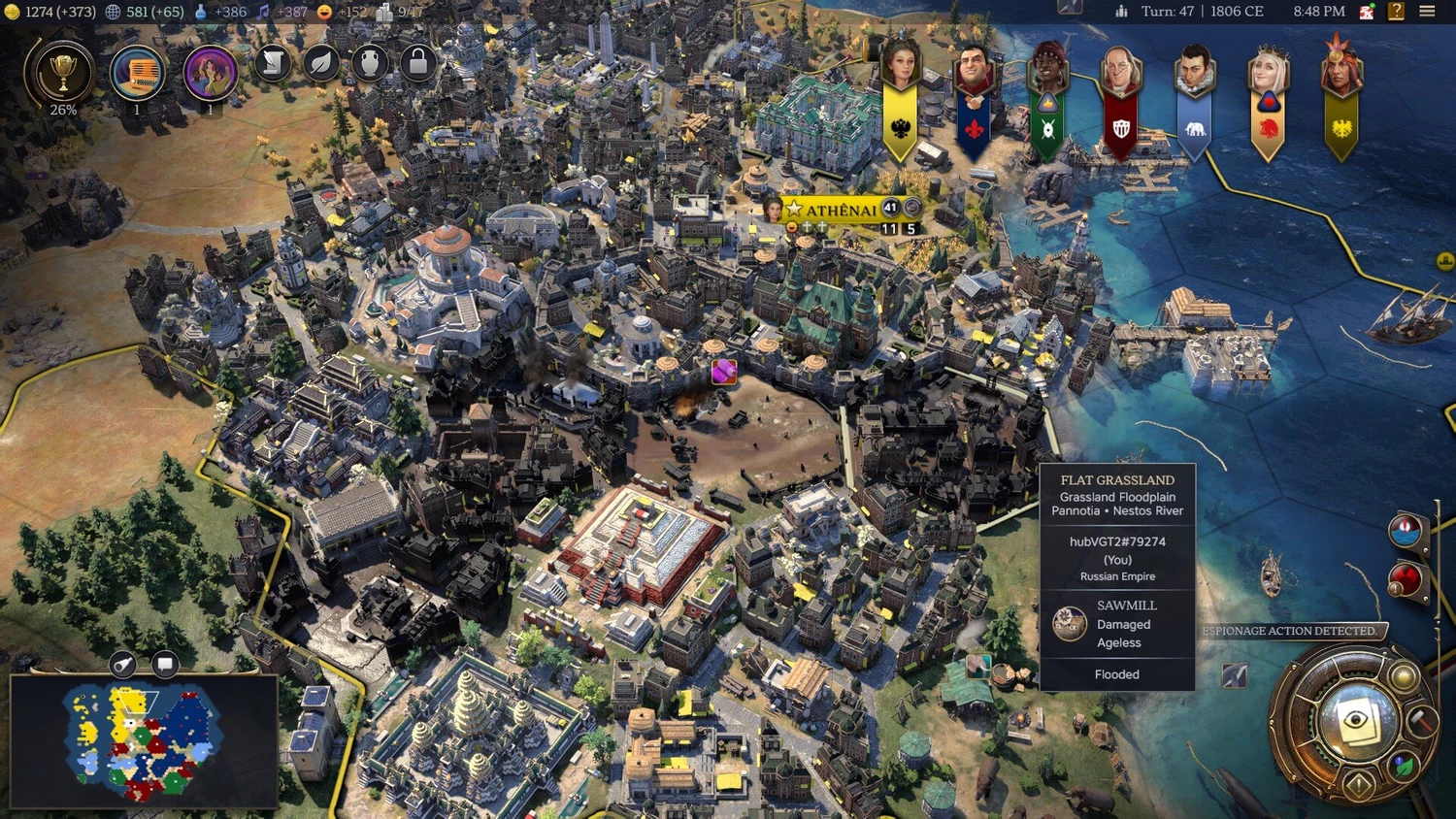Open the tech tree radio icon
Viewport: 1456px width, 819px height.
pos(137,73)
